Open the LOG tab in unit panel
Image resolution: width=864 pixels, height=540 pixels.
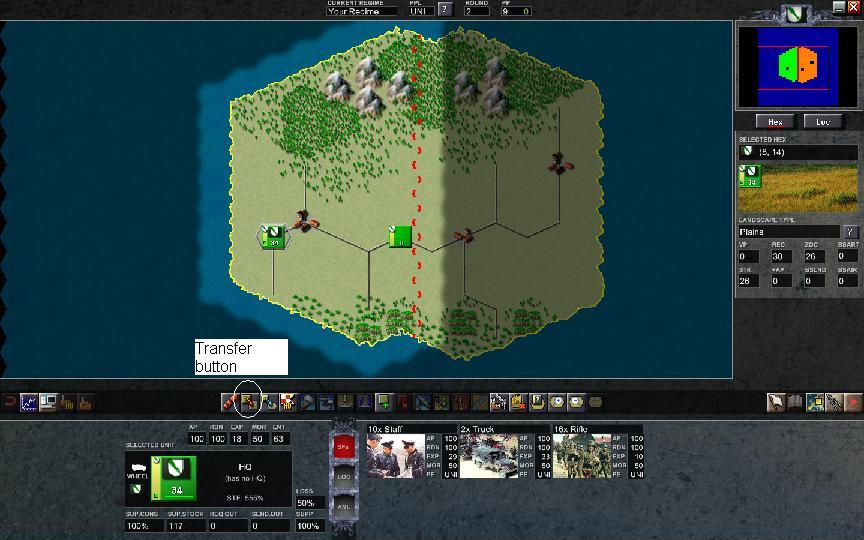click(x=343, y=477)
